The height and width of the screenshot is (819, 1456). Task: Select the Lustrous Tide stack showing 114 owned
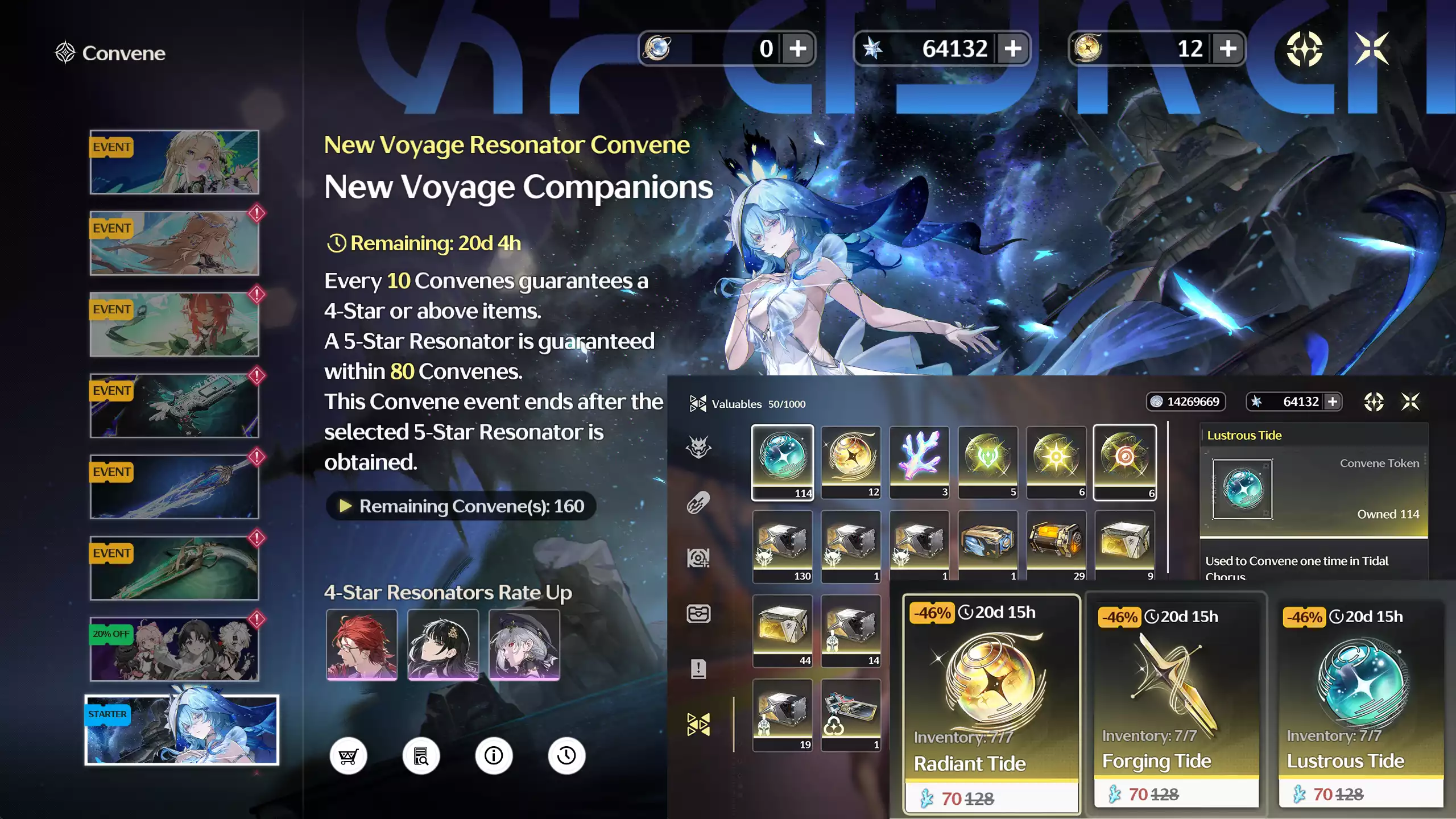point(782,462)
